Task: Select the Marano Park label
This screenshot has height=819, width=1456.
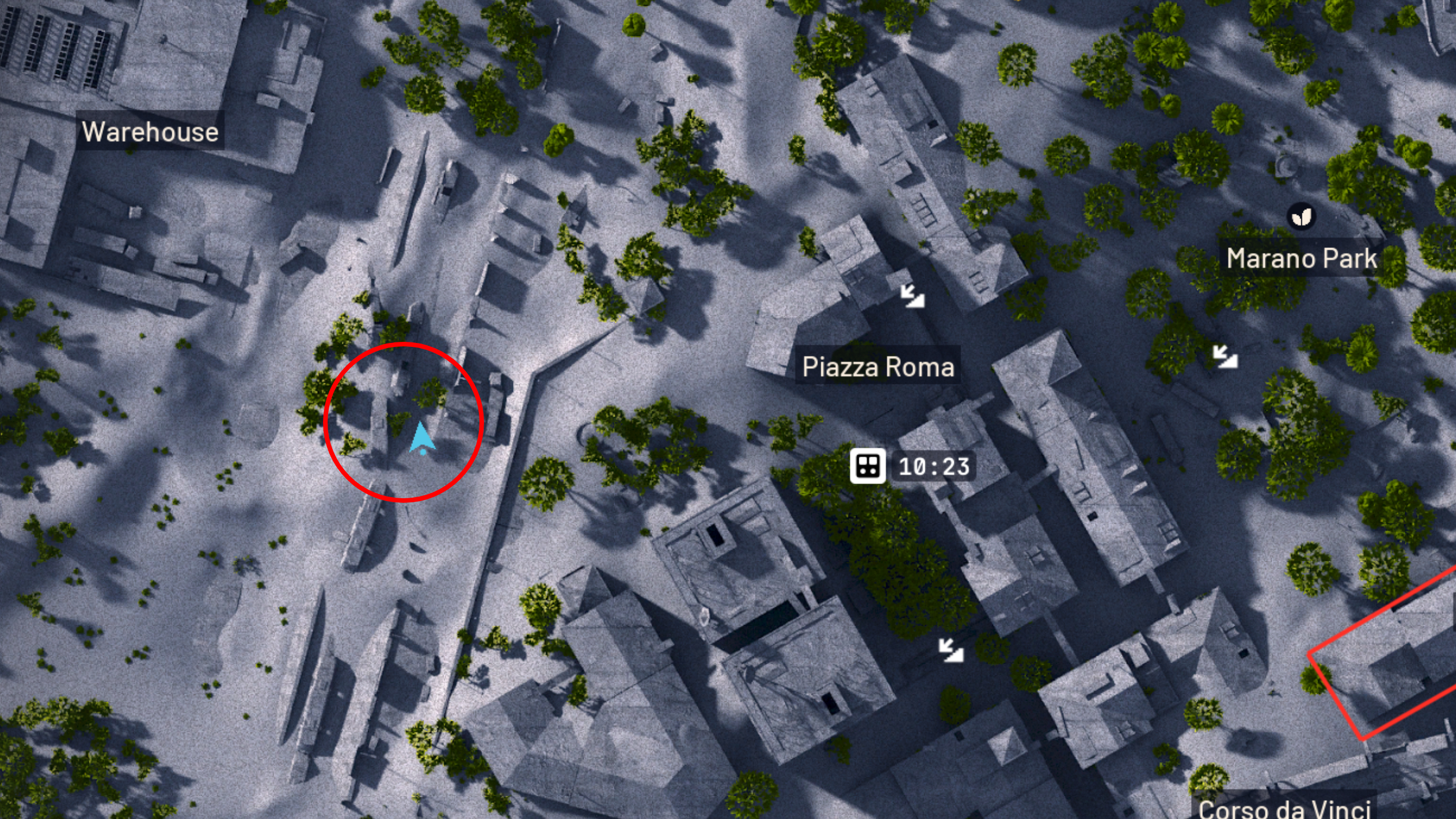Action: coord(1301,259)
